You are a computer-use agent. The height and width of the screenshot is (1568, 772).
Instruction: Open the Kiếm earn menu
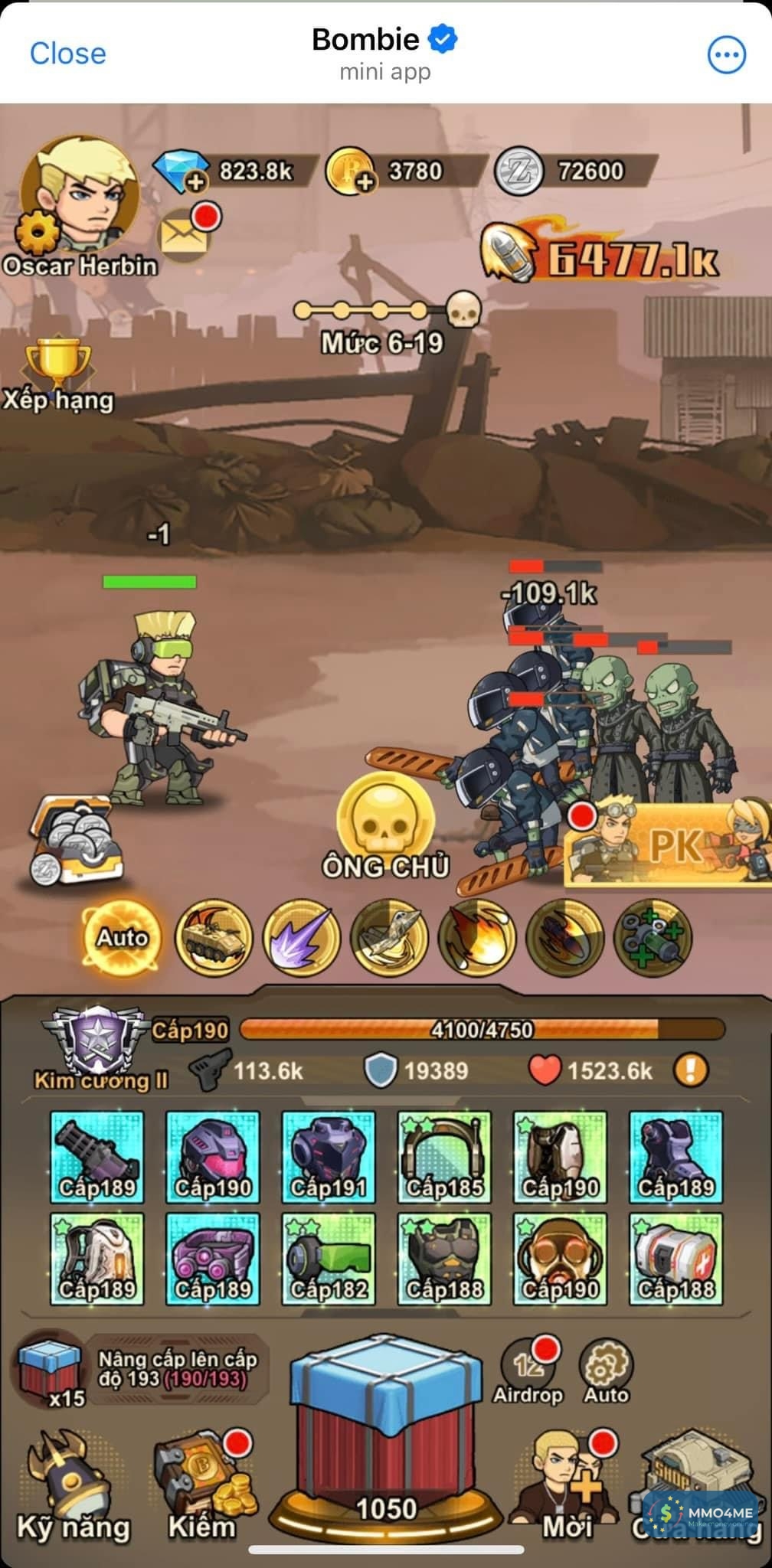click(x=201, y=1481)
